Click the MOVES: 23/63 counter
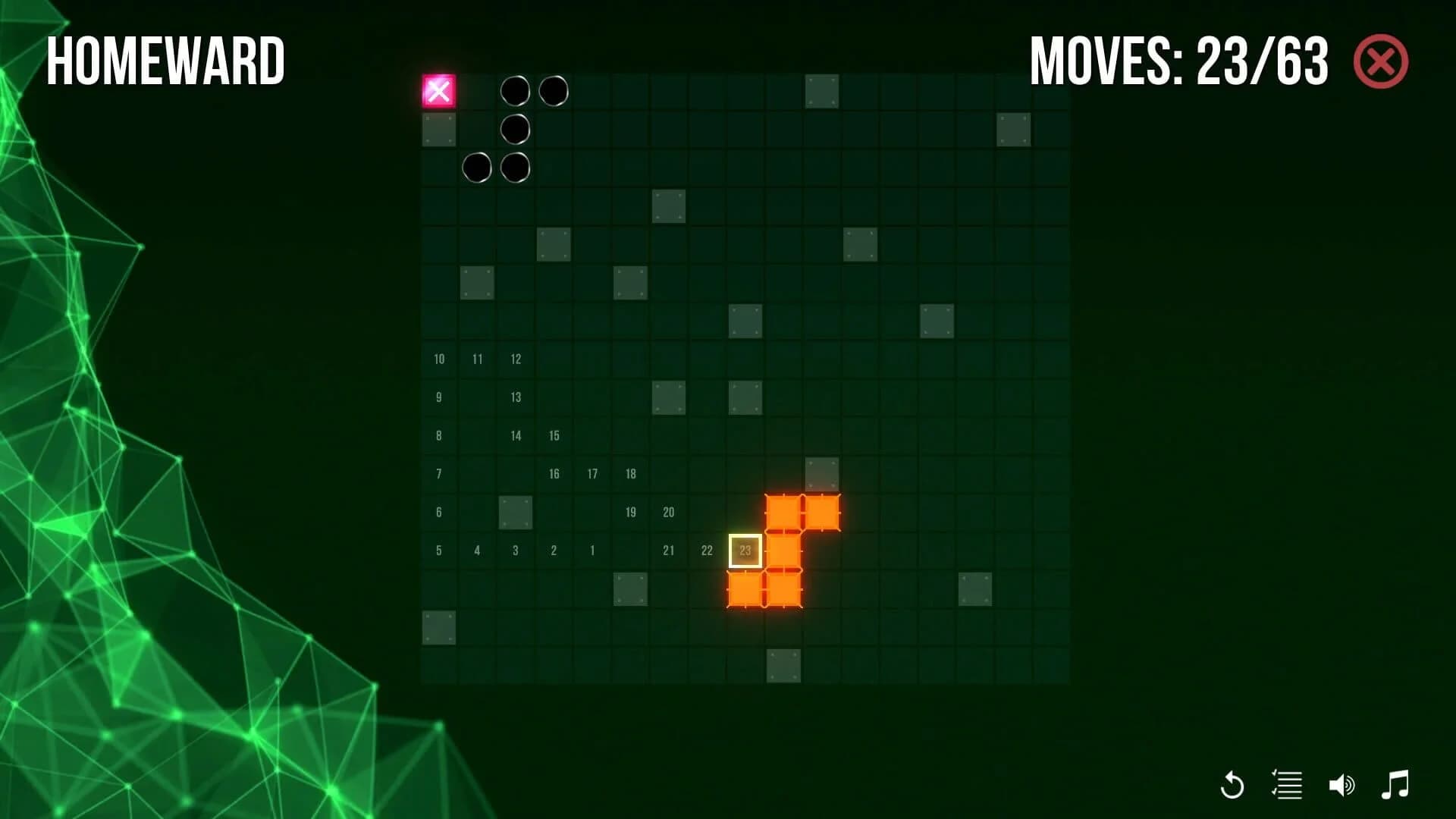Screen dimensions: 1456x819 [1179, 59]
